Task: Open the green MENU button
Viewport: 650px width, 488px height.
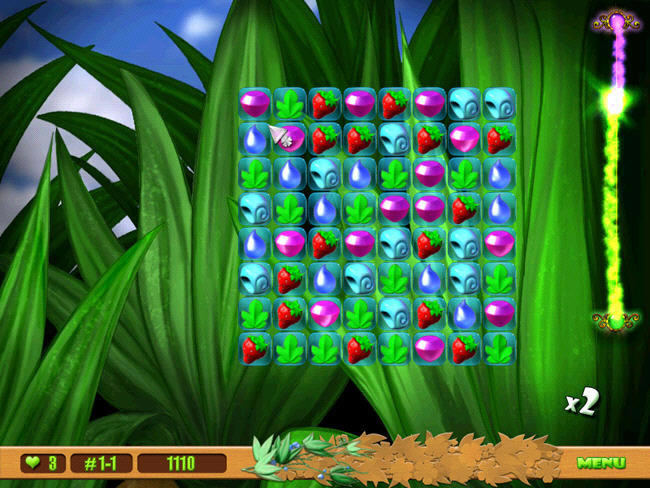Action: [600, 463]
